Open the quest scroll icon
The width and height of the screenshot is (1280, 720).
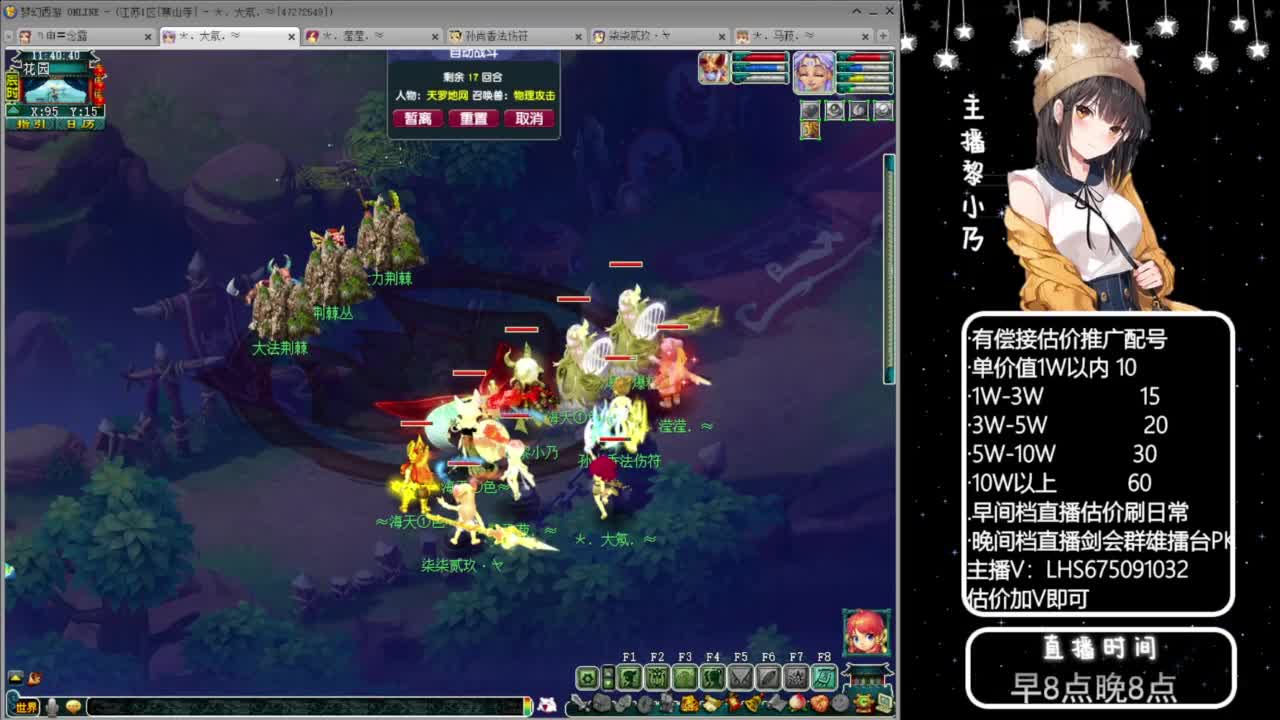click(x=710, y=703)
